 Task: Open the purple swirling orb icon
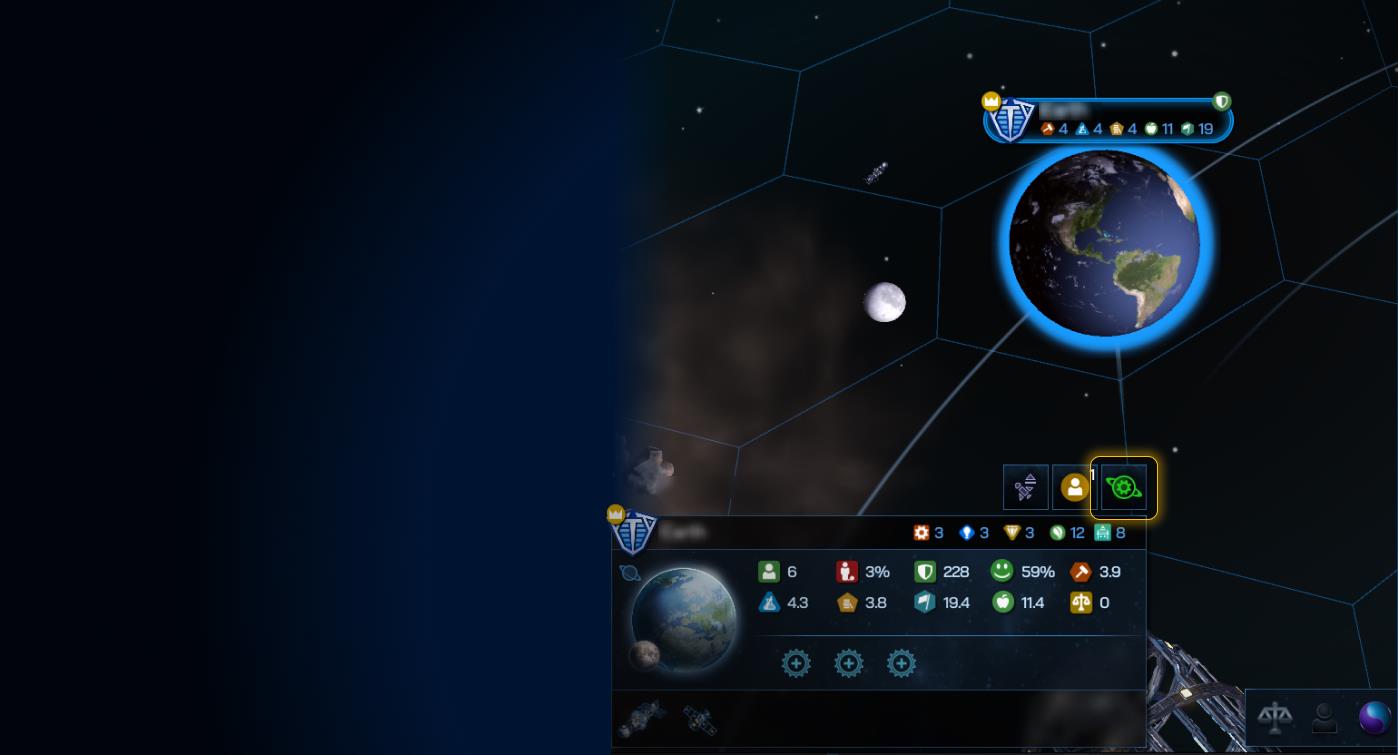pos(1375,717)
